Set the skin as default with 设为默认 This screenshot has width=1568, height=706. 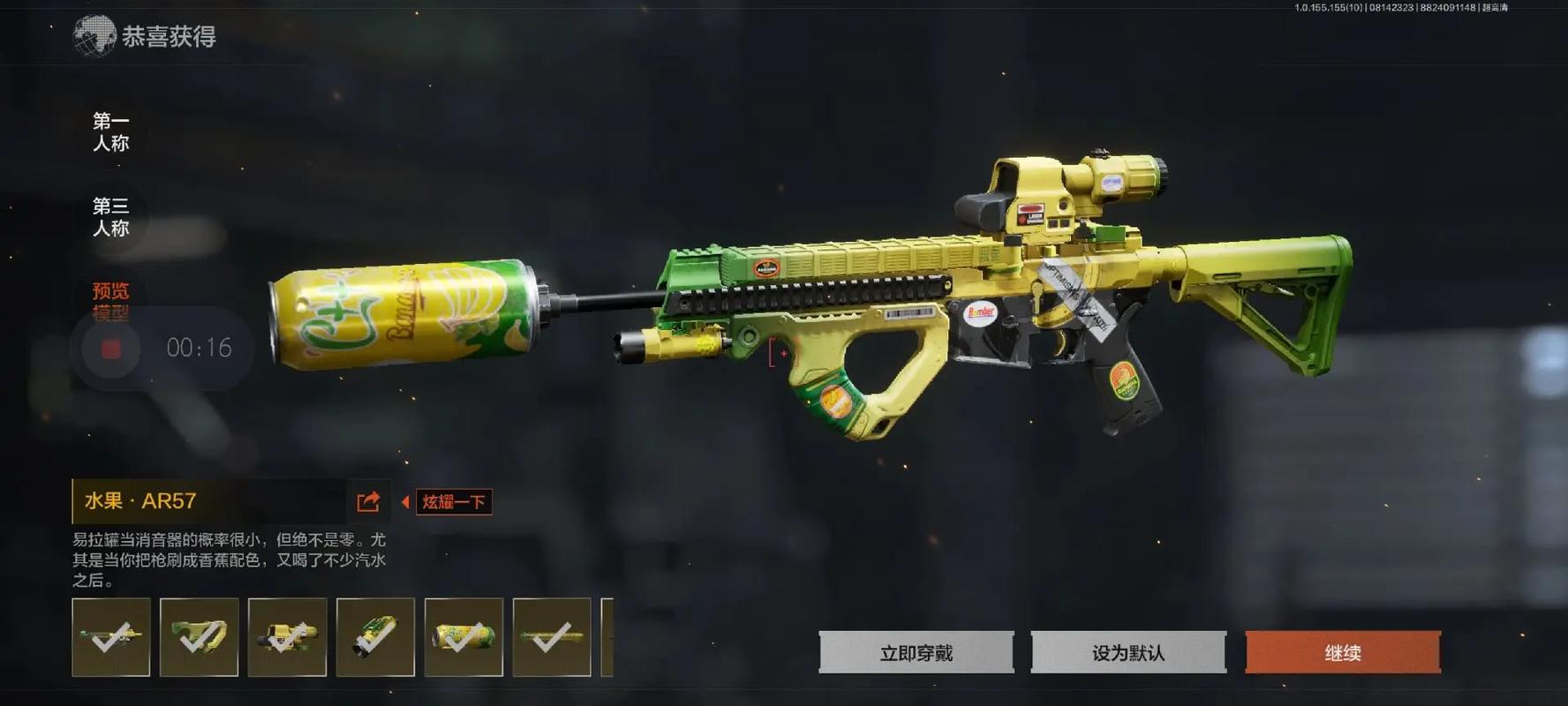[x=1127, y=653]
